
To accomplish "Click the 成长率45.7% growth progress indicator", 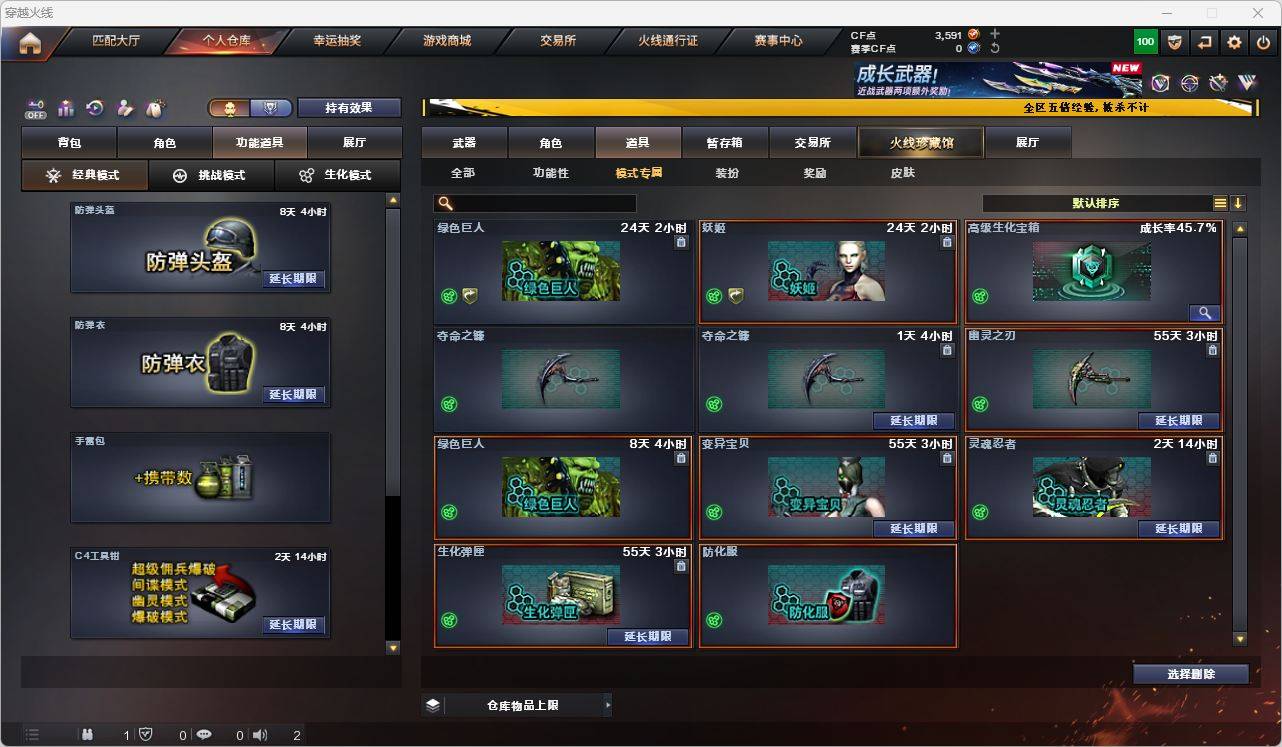I will 1178,226.
